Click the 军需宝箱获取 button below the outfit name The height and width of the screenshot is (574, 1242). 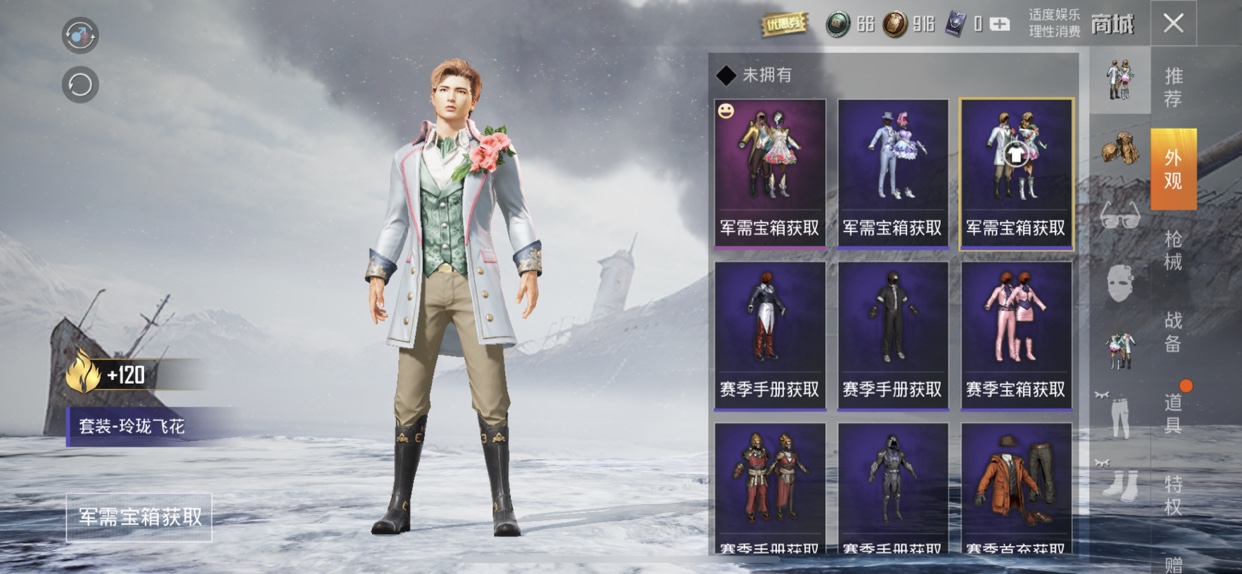pyautogui.click(x=140, y=517)
